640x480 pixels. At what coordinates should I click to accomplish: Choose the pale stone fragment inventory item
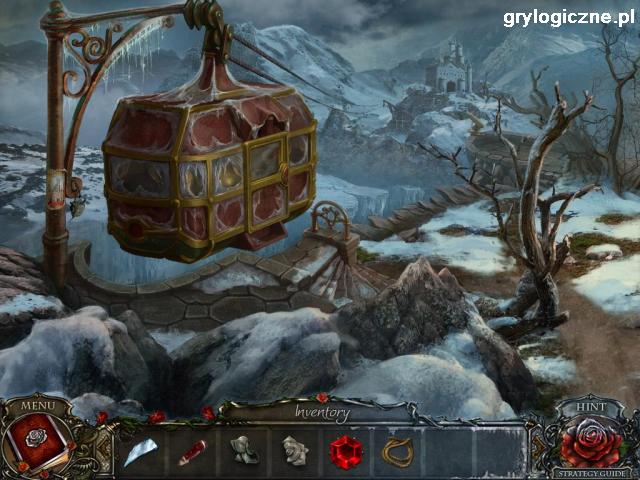293,451
